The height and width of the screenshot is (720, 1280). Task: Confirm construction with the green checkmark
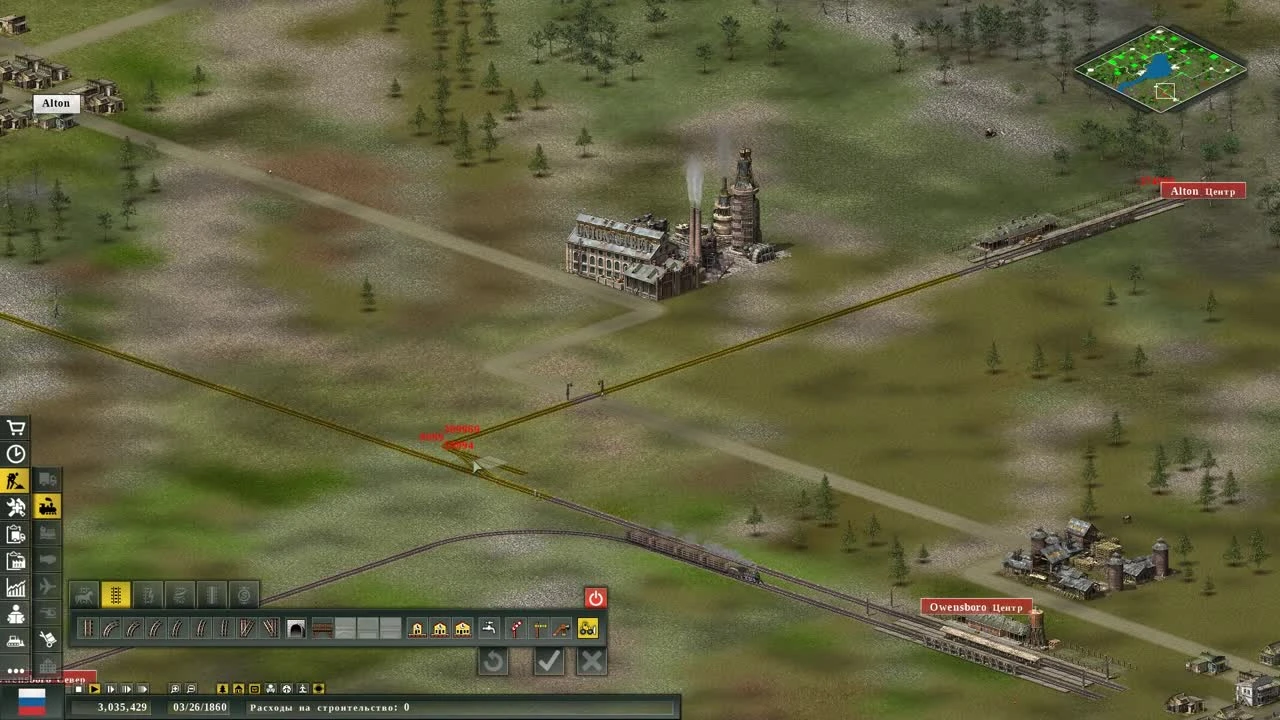(x=549, y=660)
